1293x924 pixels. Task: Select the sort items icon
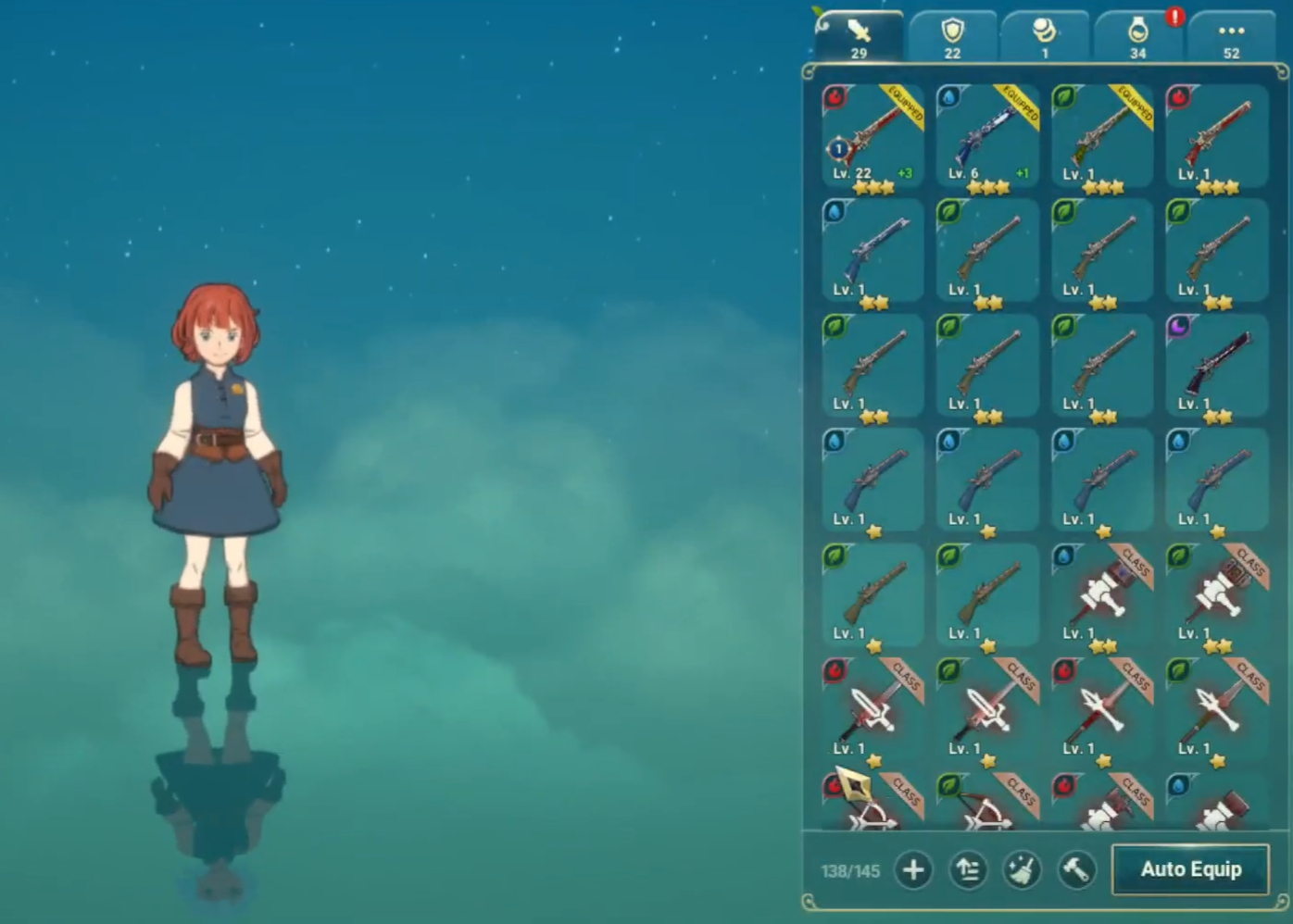(x=969, y=870)
